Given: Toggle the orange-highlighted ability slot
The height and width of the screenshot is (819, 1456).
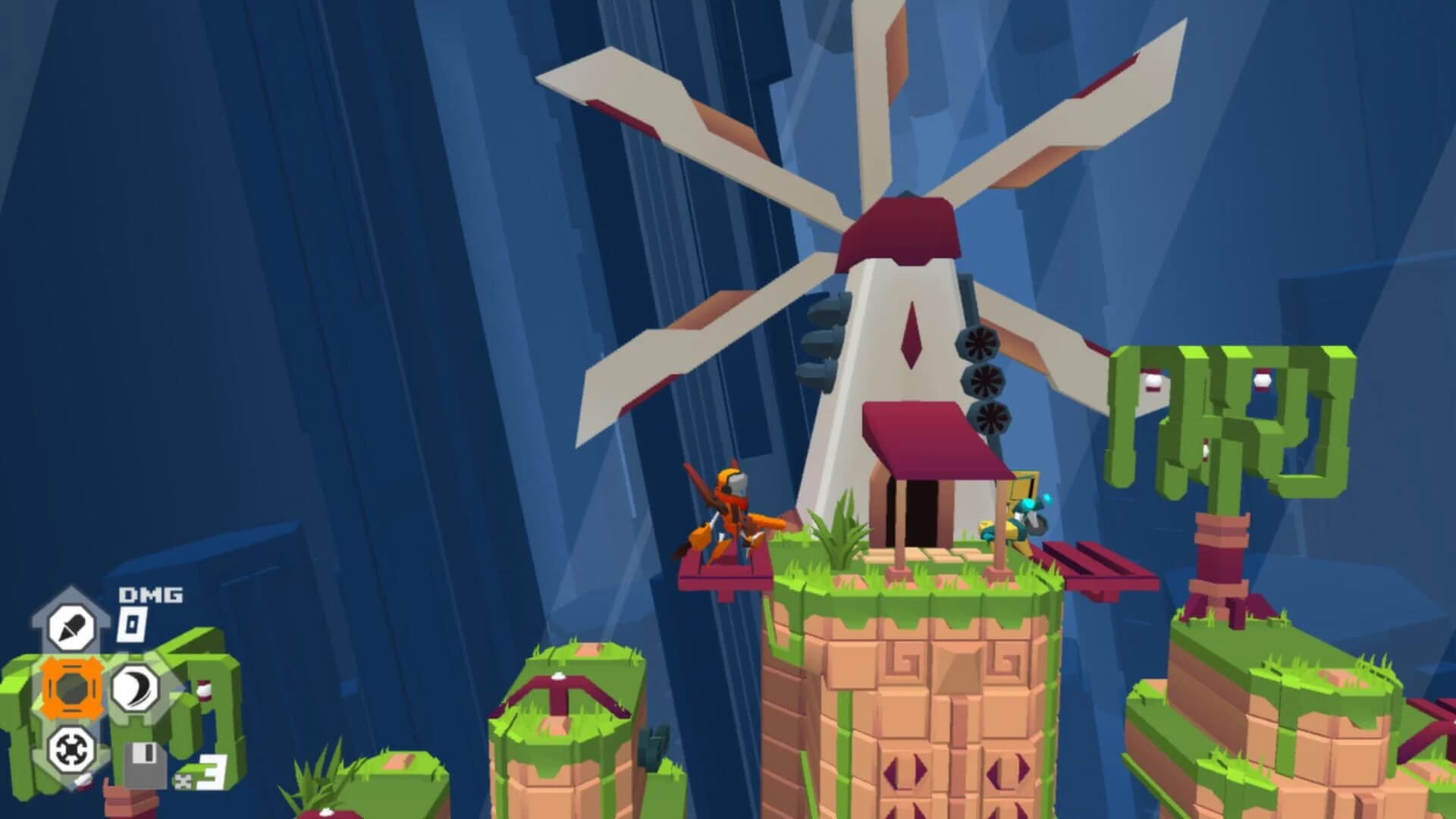Looking at the screenshot, I should click(73, 686).
